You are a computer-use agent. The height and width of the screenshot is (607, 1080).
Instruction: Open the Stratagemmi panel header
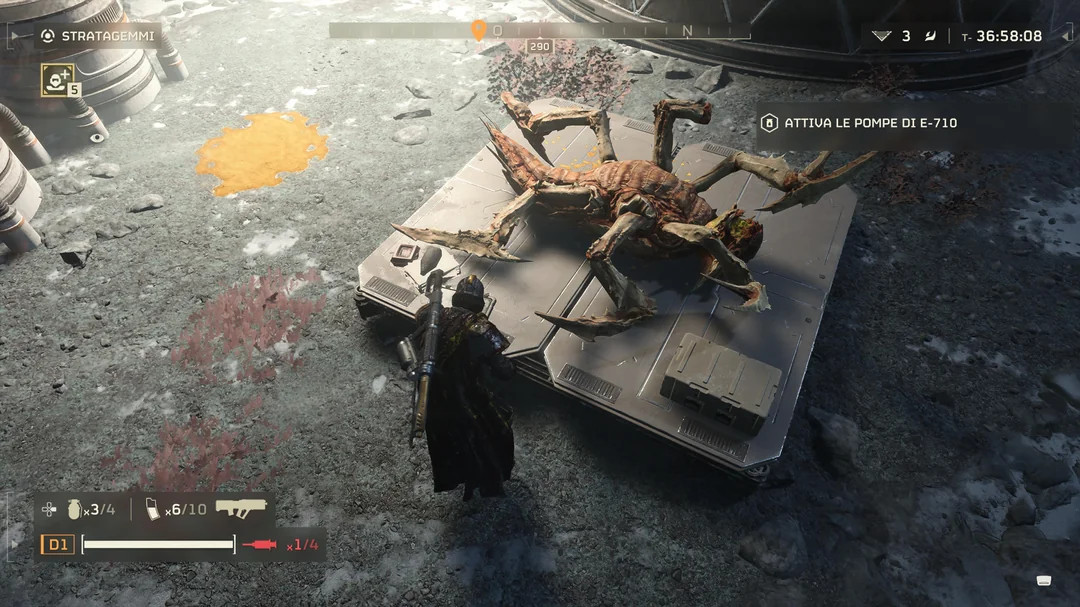pyautogui.click(x=96, y=36)
